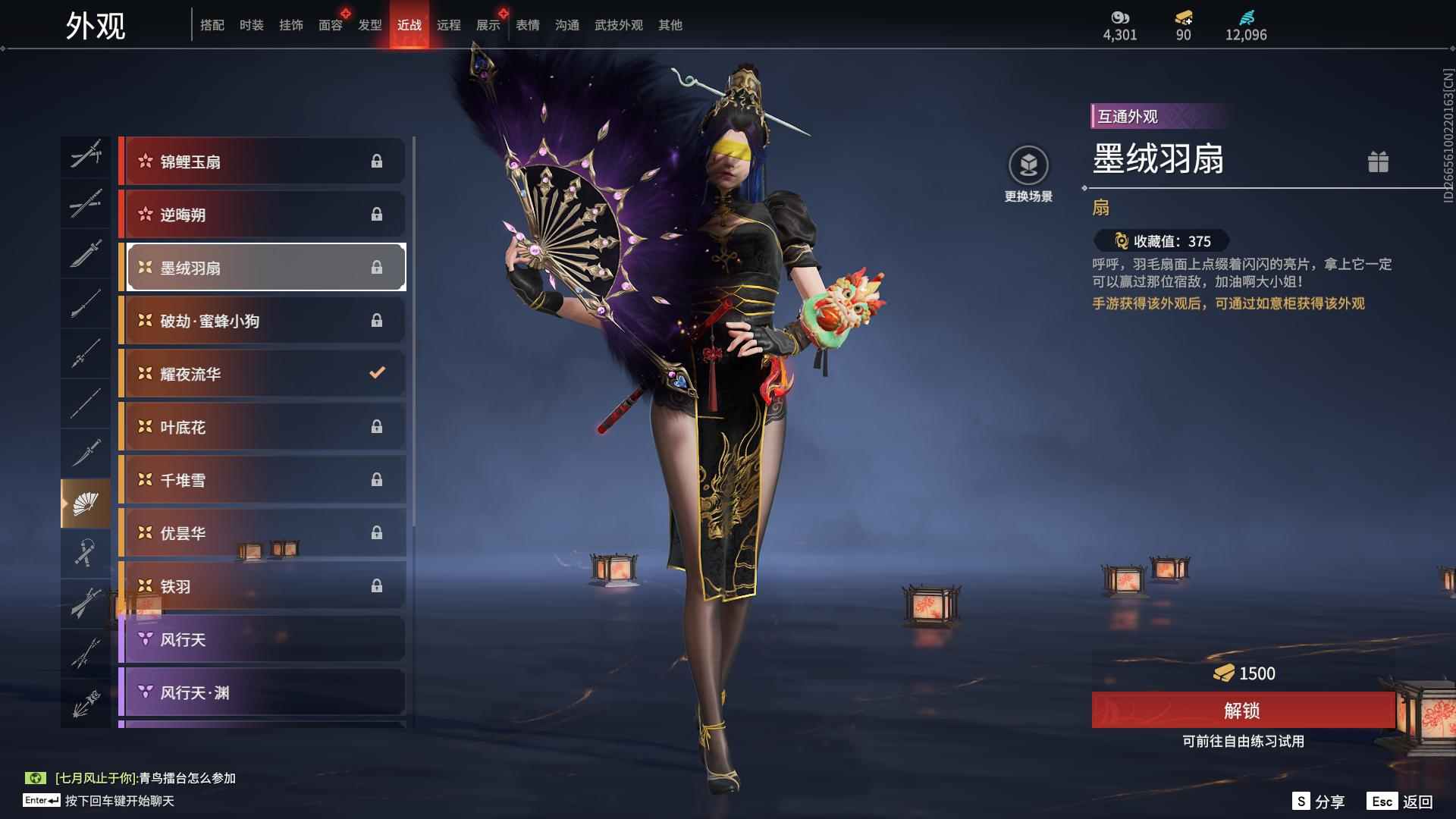Choose the 锦鲤玉扇 skin
Screen dimensions: 1456x819
pos(262,162)
